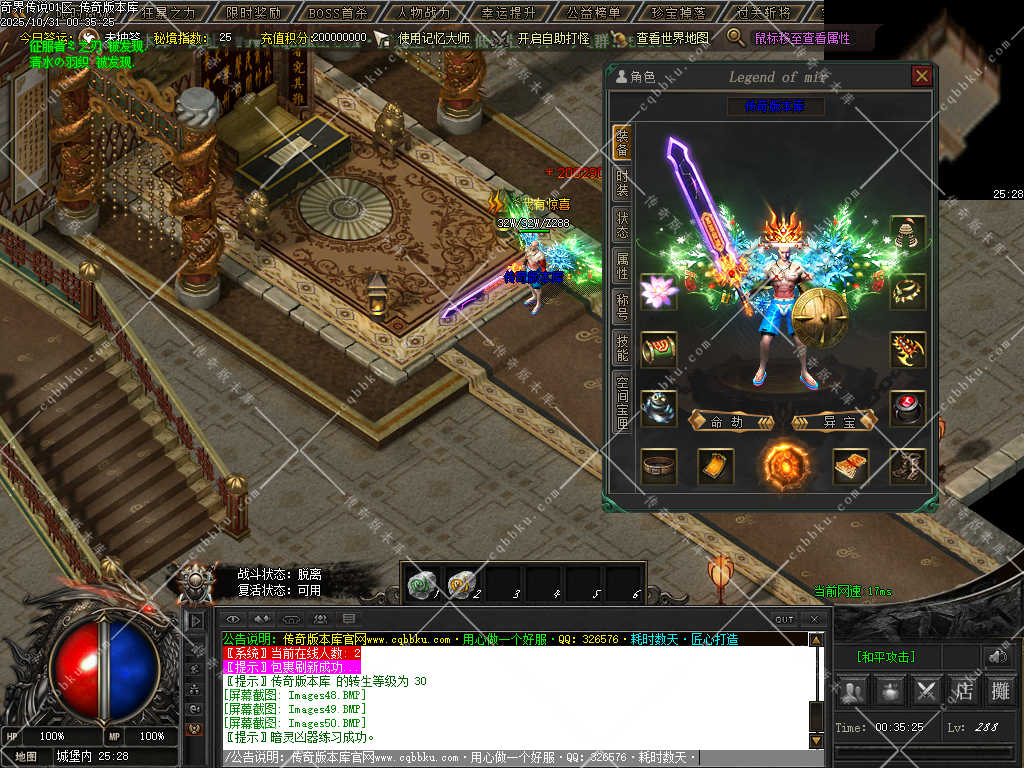Click the 命劫 button
Image resolution: width=1024 pixels, height=768 pixels.
tap(731, 422)
